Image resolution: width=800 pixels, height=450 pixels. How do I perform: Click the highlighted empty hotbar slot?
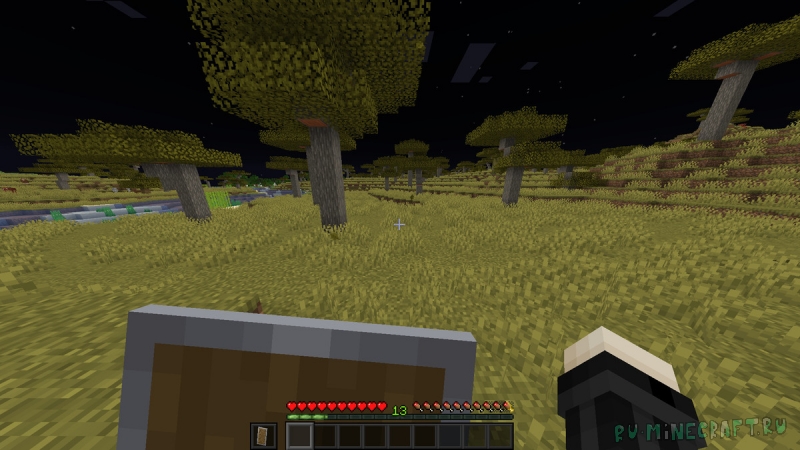click(x=300, y=435)
